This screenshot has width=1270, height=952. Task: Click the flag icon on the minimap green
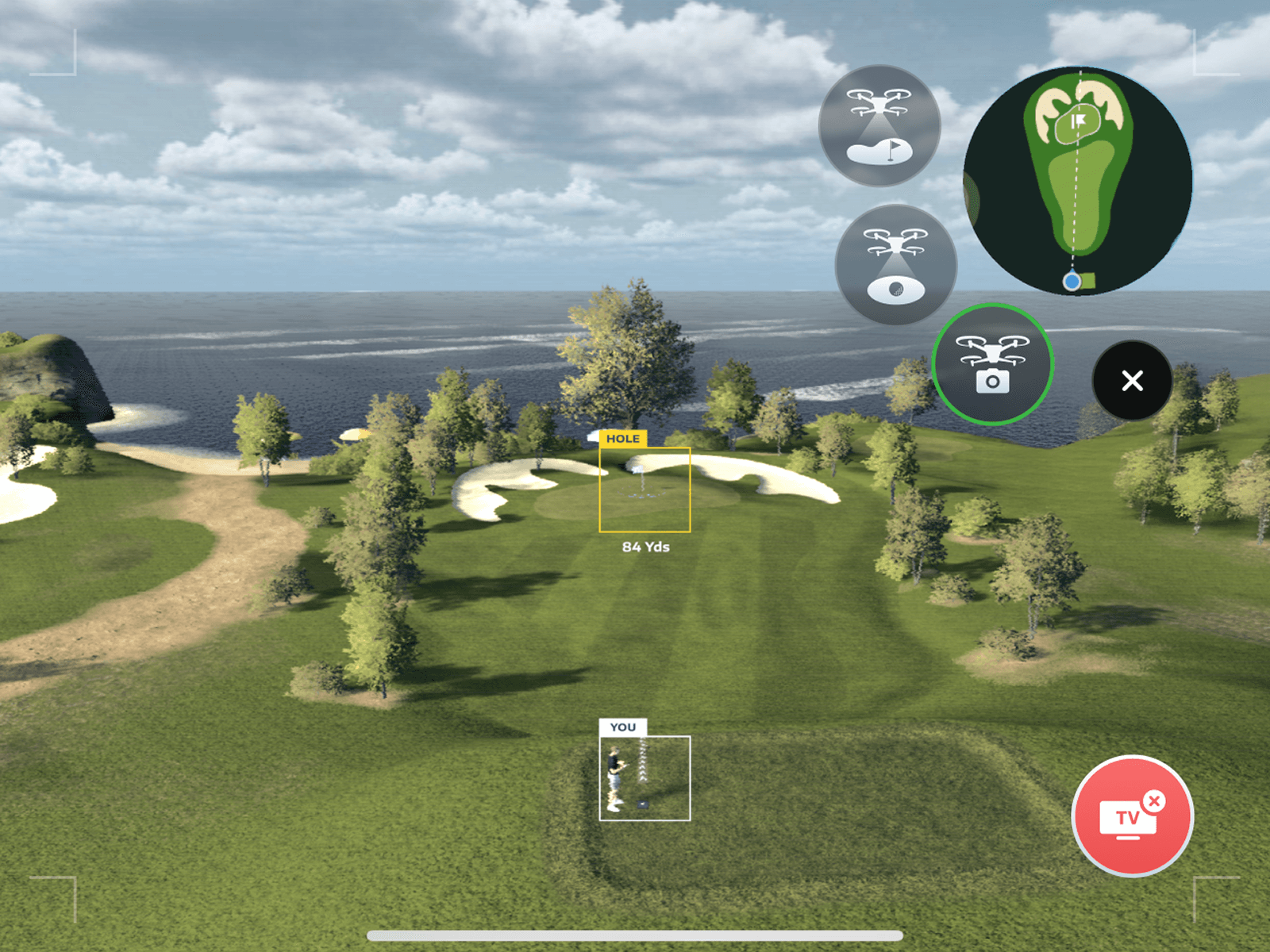(x=1078, y=121)
